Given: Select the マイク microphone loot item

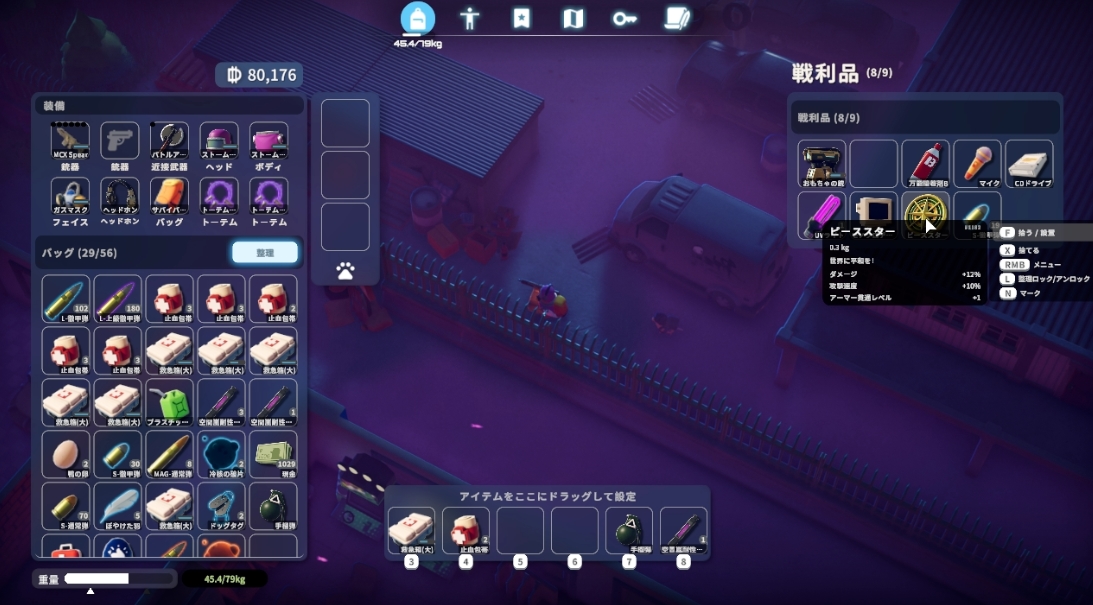Looking at the screenshot, I should point(977,163).
